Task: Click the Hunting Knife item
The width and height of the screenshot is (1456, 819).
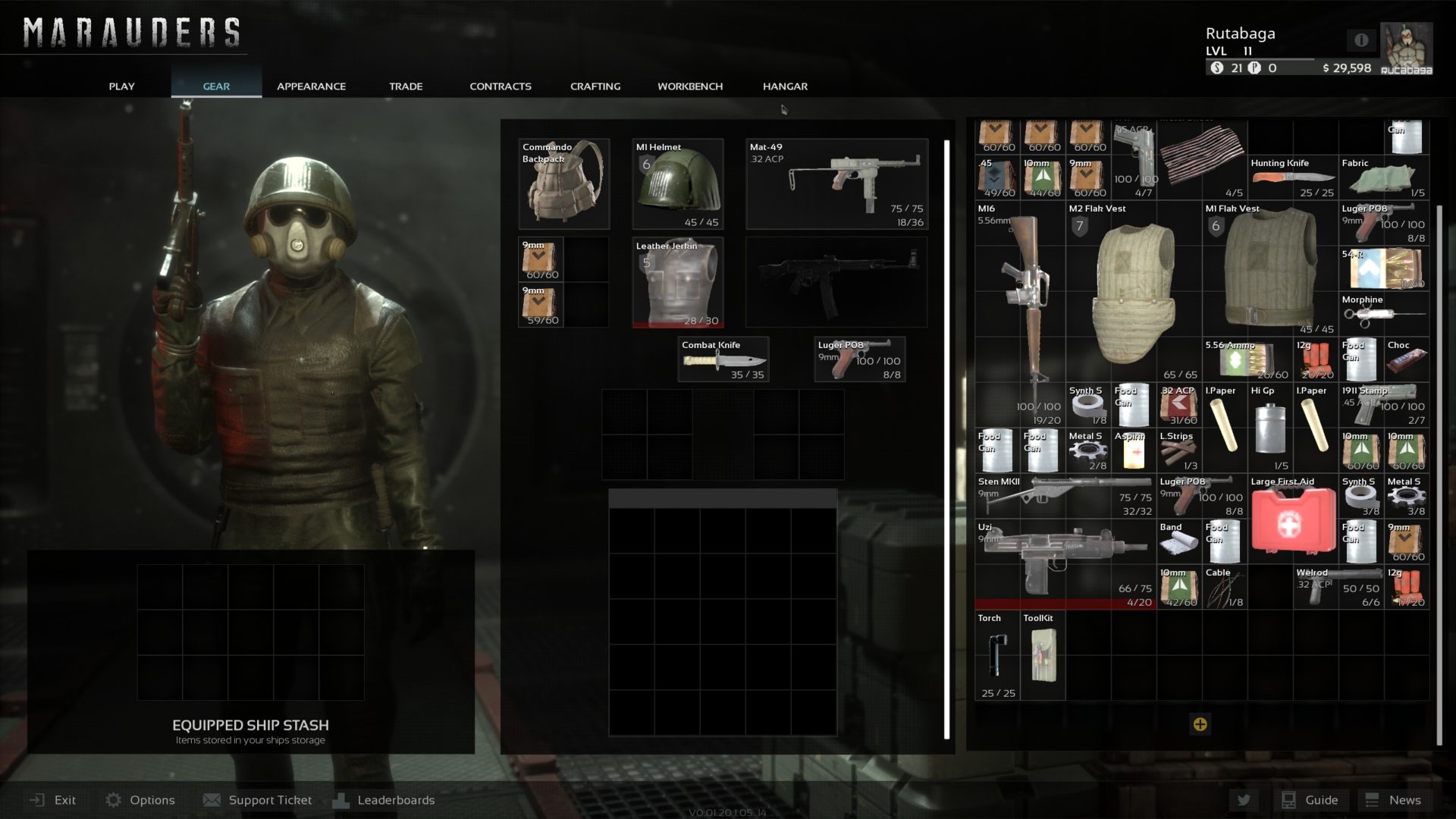Action: click(x=1292, y=178)
